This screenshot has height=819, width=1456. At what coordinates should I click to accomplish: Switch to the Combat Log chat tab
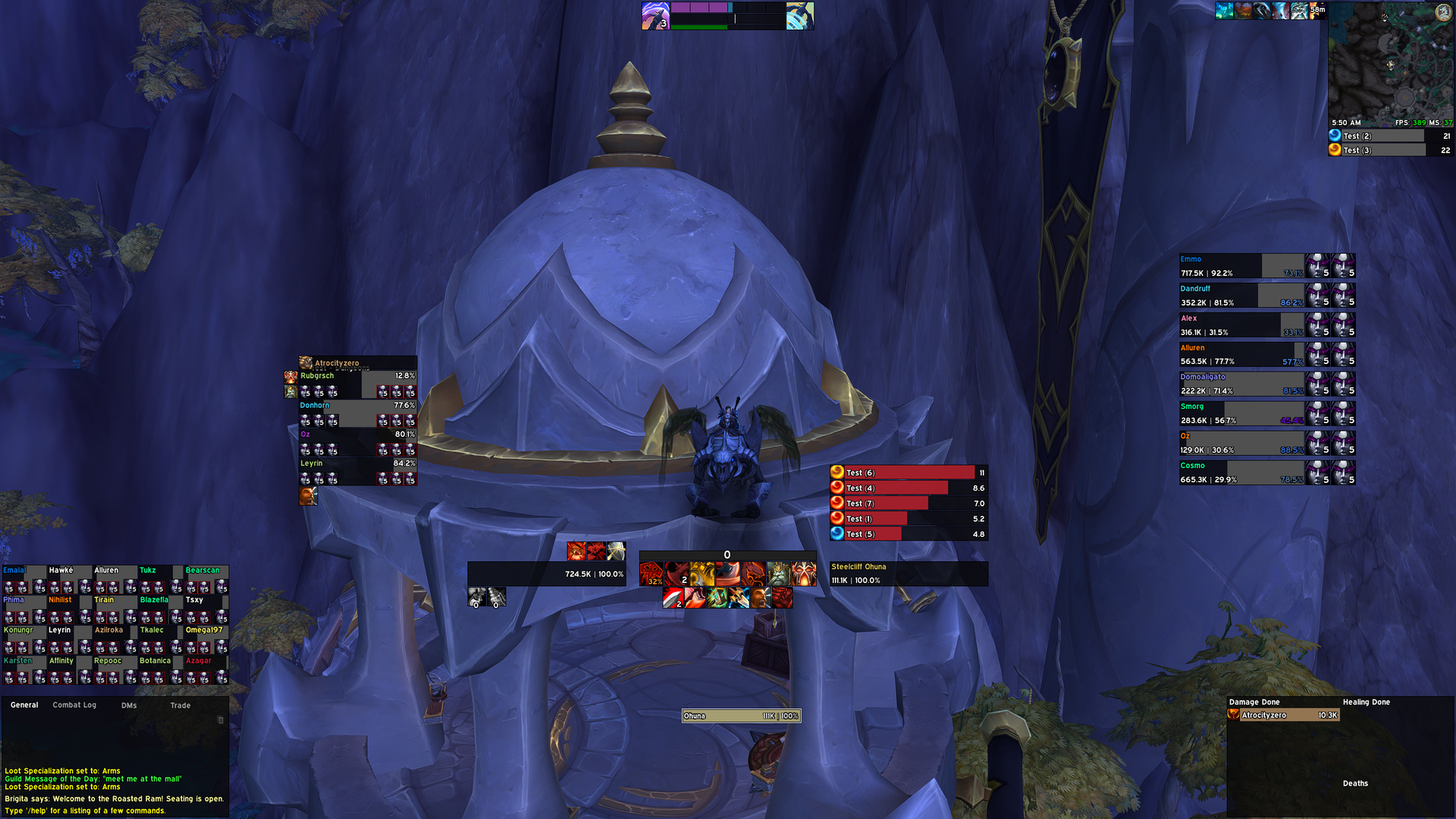point(74,705)
